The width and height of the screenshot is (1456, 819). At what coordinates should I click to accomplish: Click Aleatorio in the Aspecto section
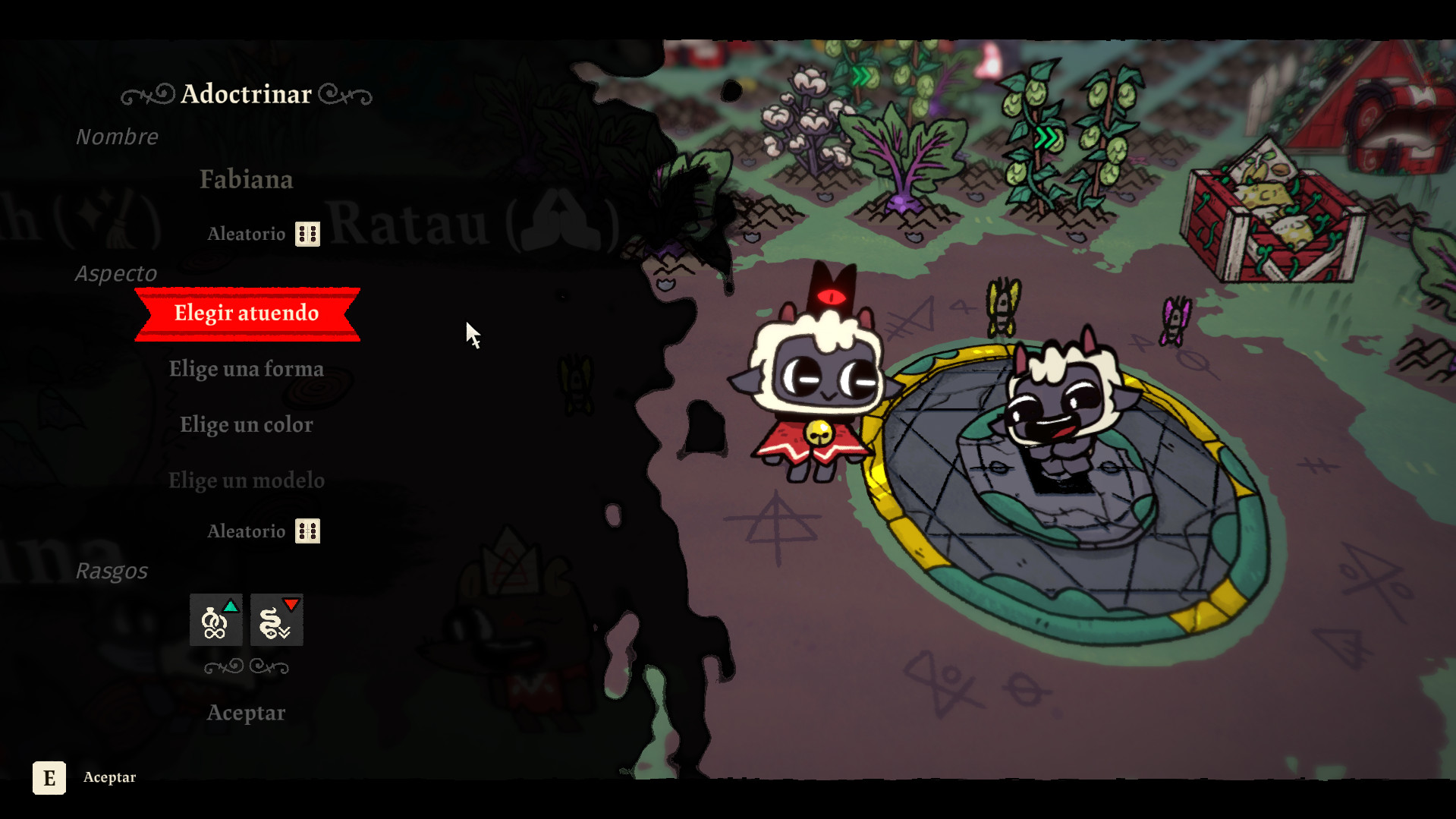(x=246, y=531)
